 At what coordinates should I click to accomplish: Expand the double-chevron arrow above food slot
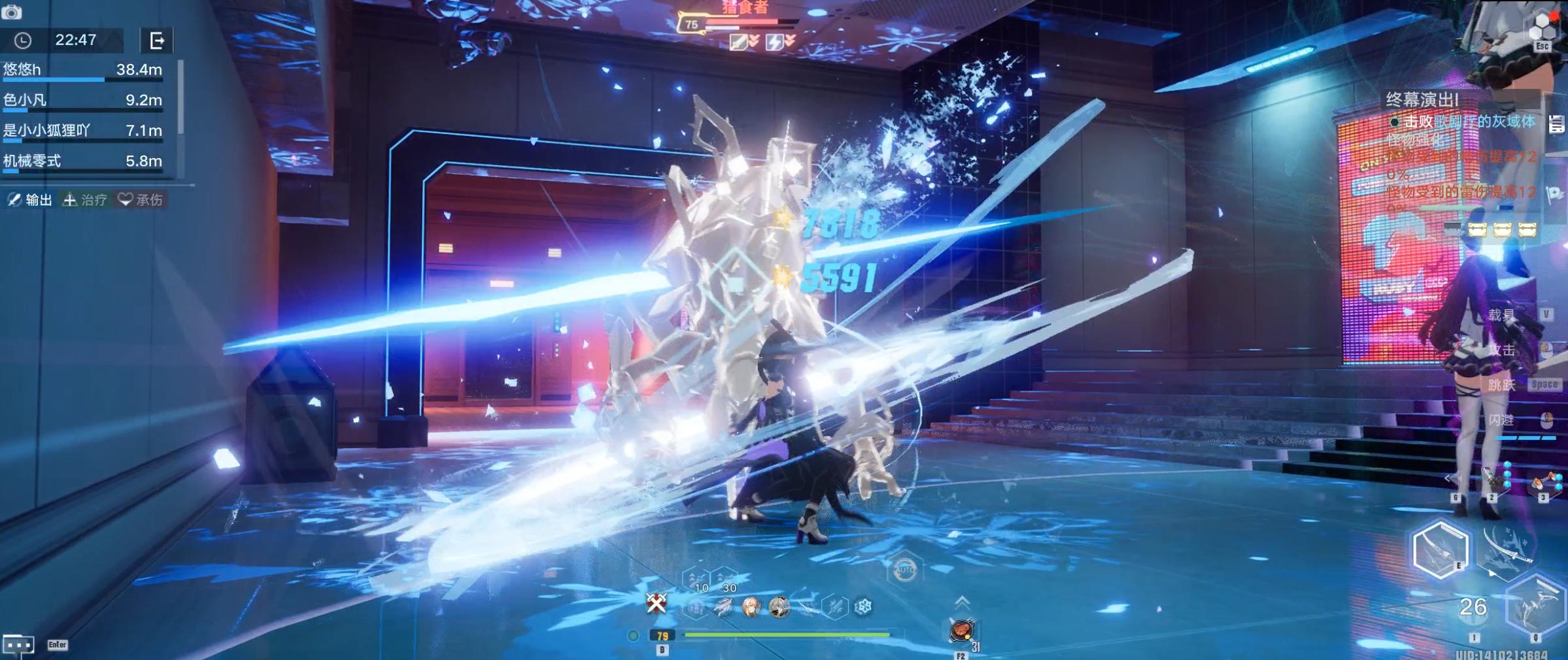click(962, 602)
